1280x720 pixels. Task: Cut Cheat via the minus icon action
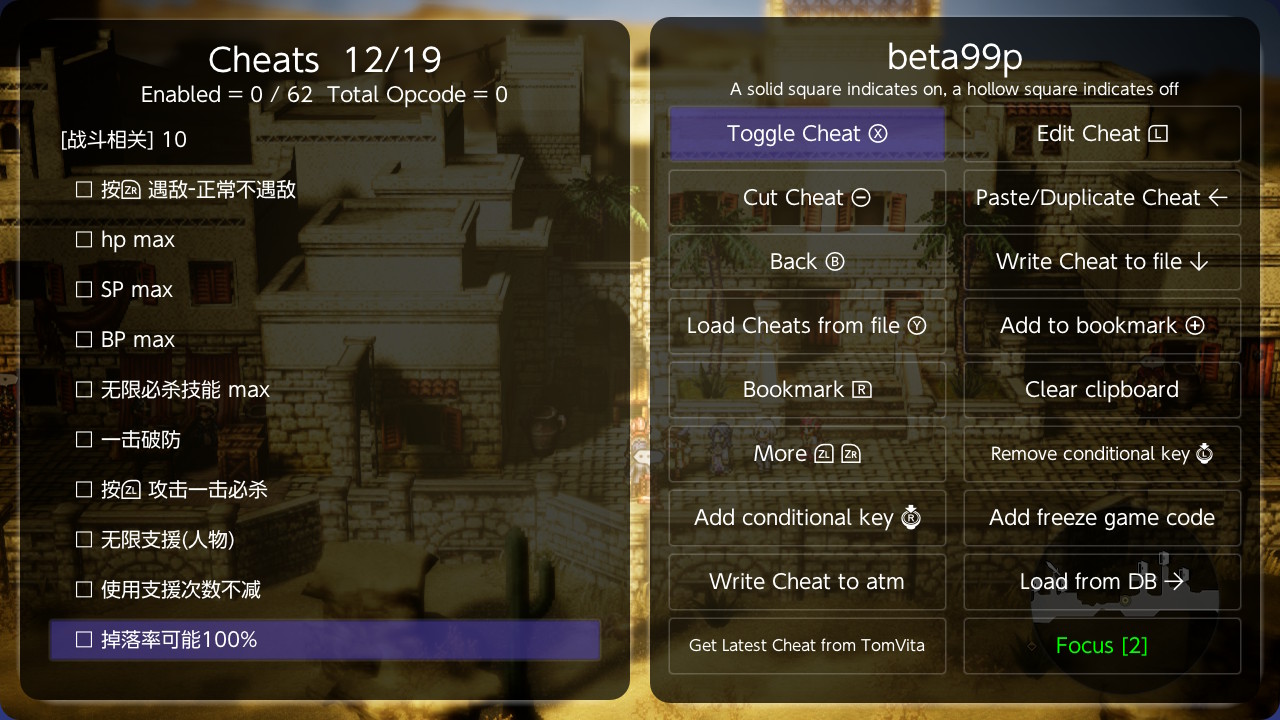point(807,197)
